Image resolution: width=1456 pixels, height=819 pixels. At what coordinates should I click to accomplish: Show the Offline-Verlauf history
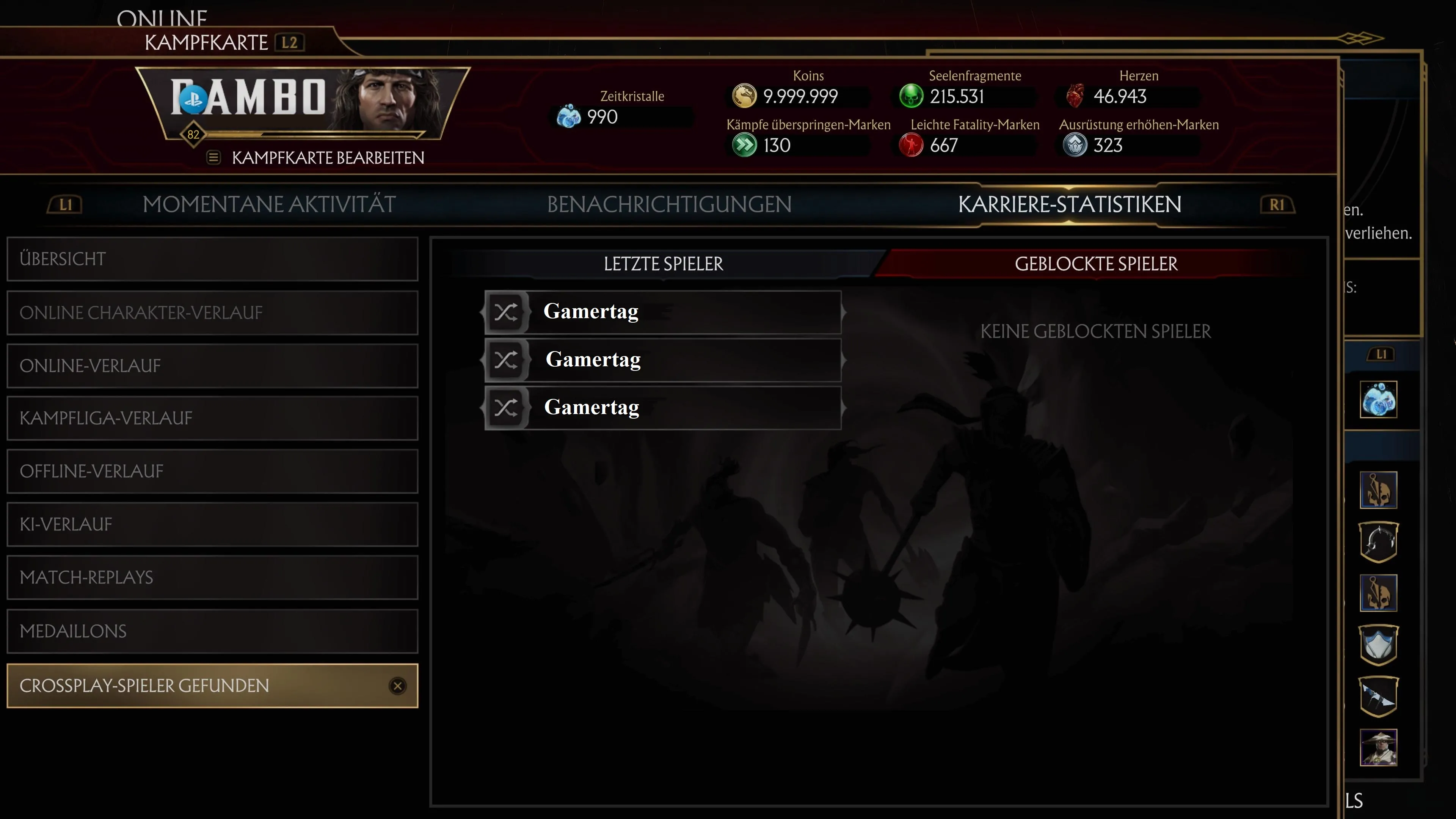pos(212,471)
